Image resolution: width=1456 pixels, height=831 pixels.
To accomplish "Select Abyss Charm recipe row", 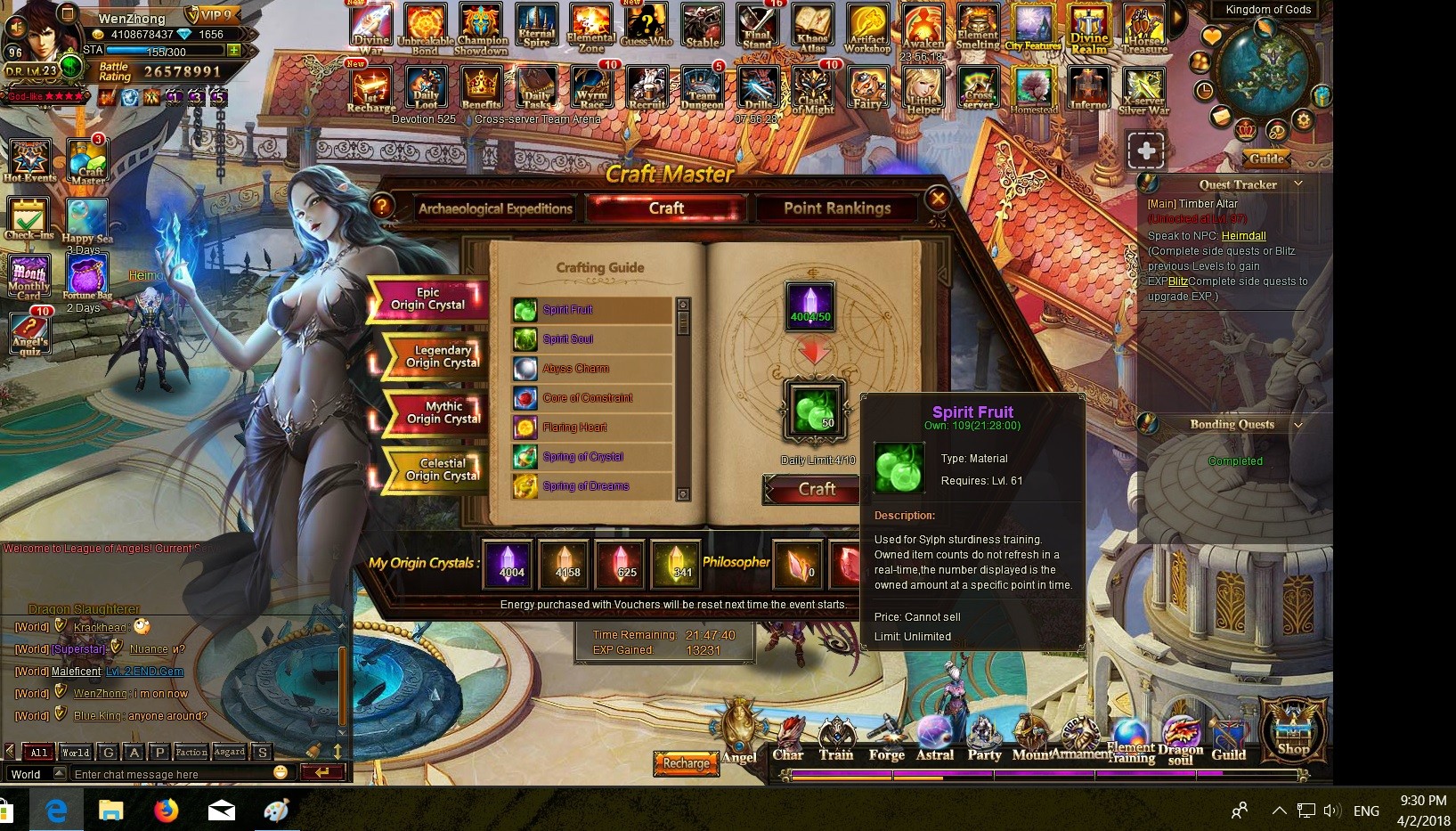I will [x=576, y=369].
